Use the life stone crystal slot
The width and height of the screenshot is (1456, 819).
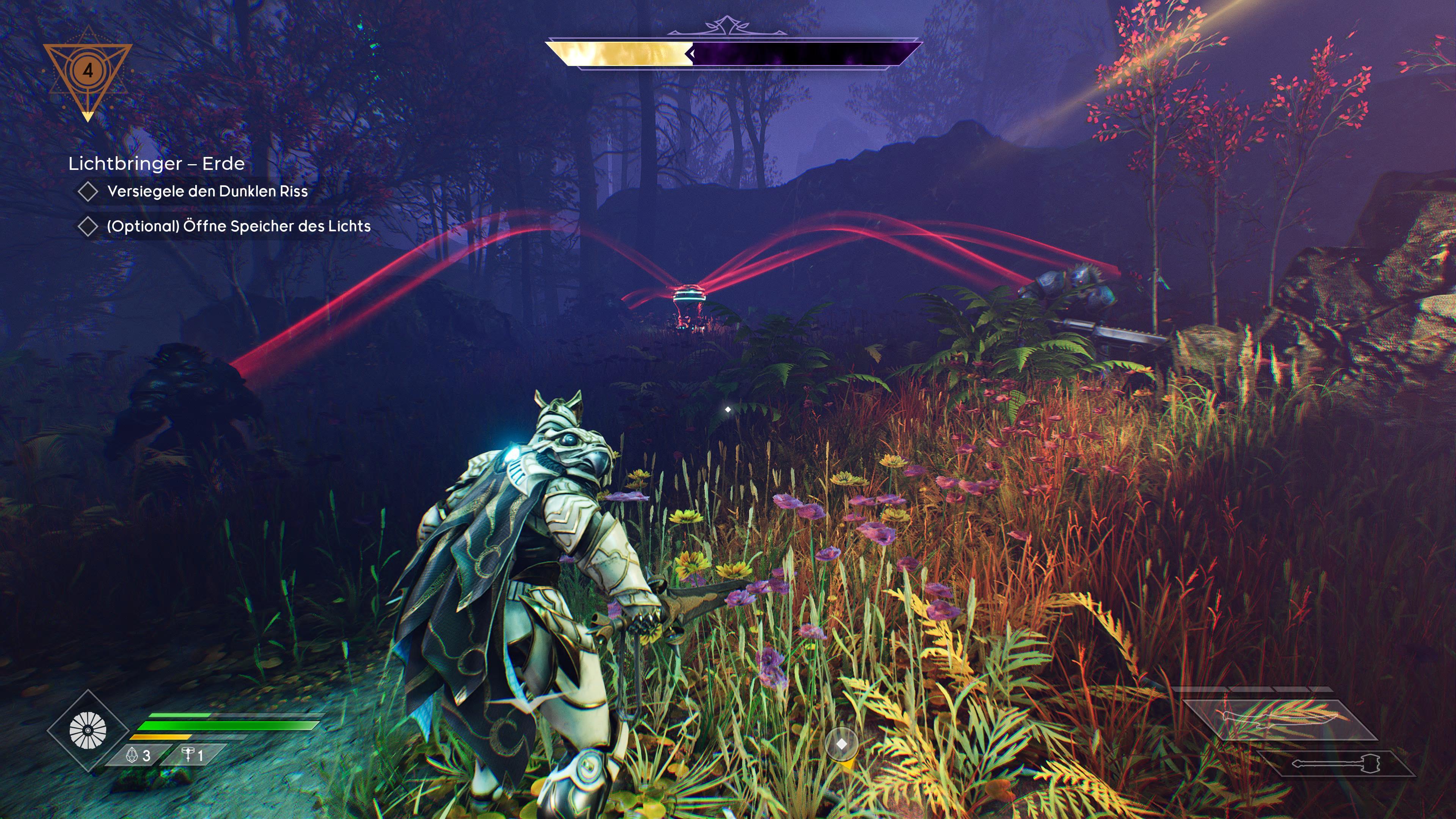click(139, 756)
